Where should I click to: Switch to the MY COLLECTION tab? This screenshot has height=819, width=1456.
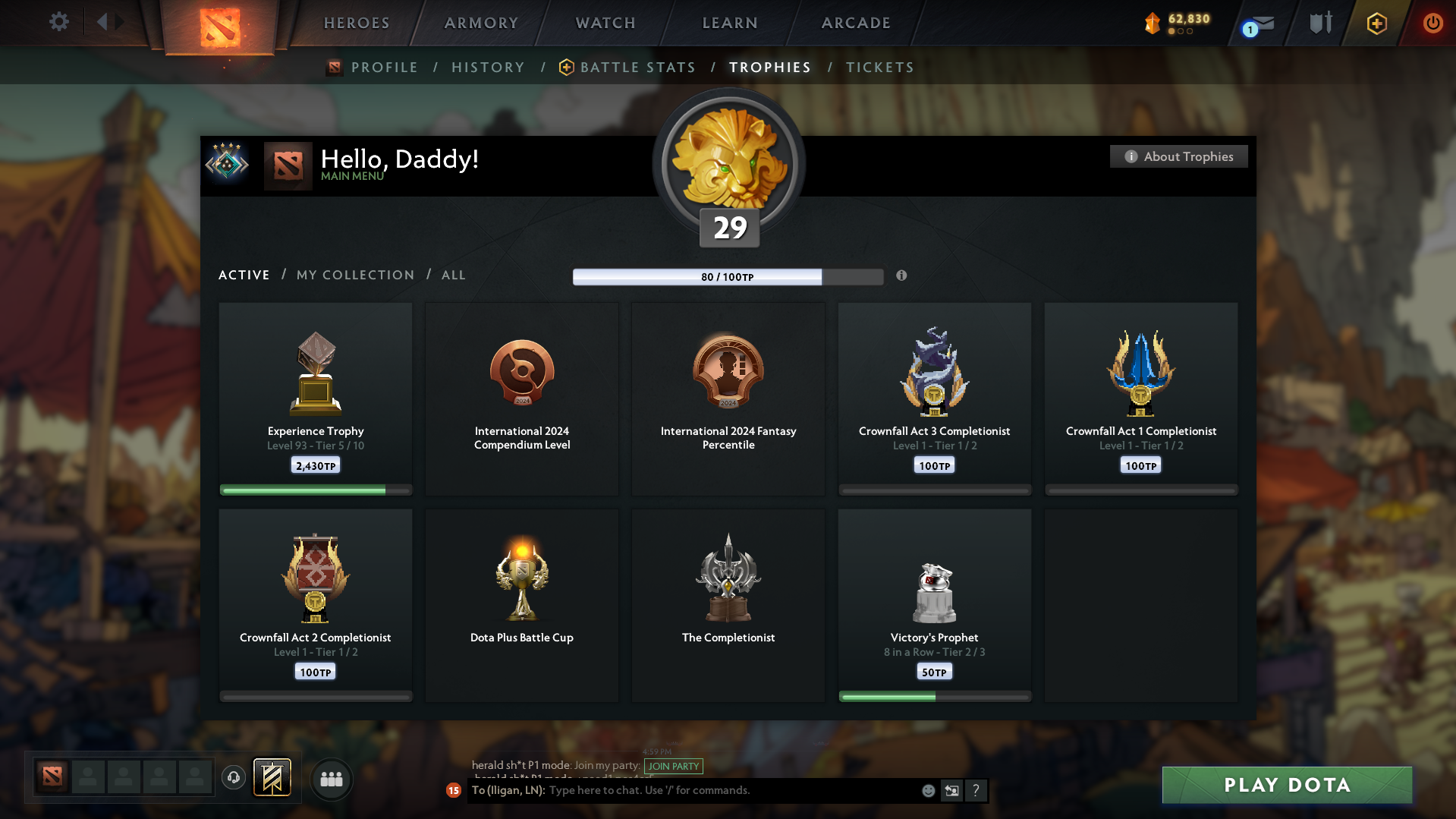(x=354, y=275)
